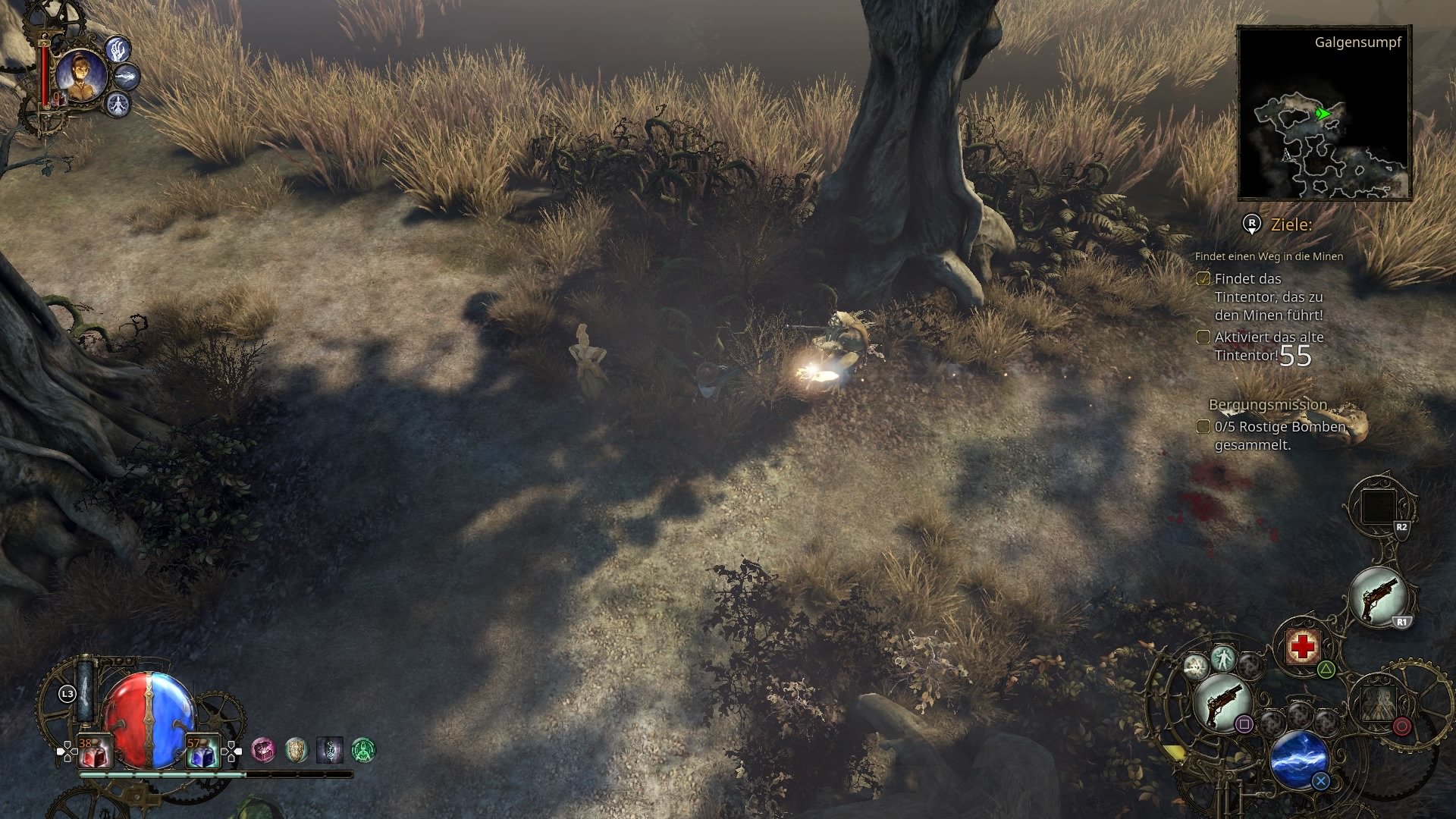The height and width of the screenshot is (819, 1456).
Task: Activate the blue lightning skill
Action: tap(1298, 758)
